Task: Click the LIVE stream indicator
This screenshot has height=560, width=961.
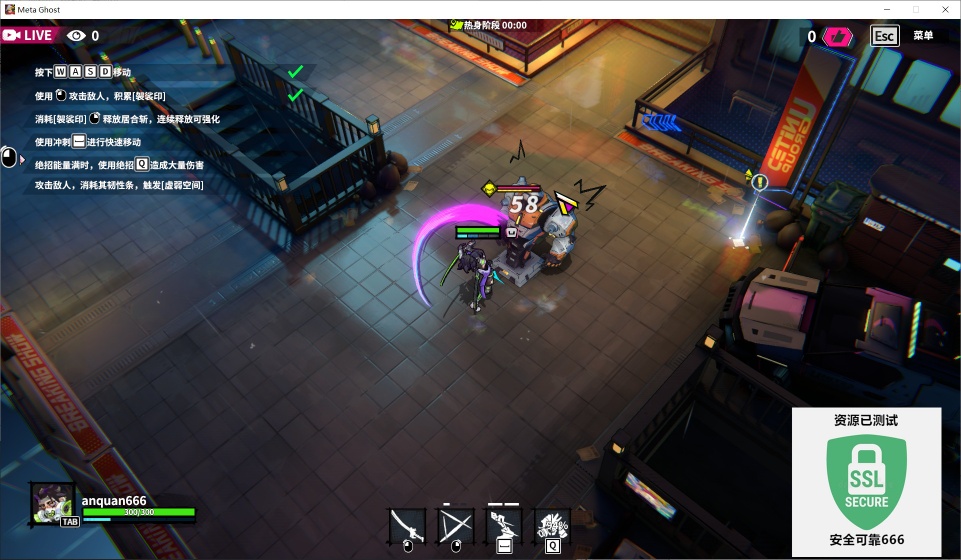Action: pyautogui.click(x=28, y=35)
